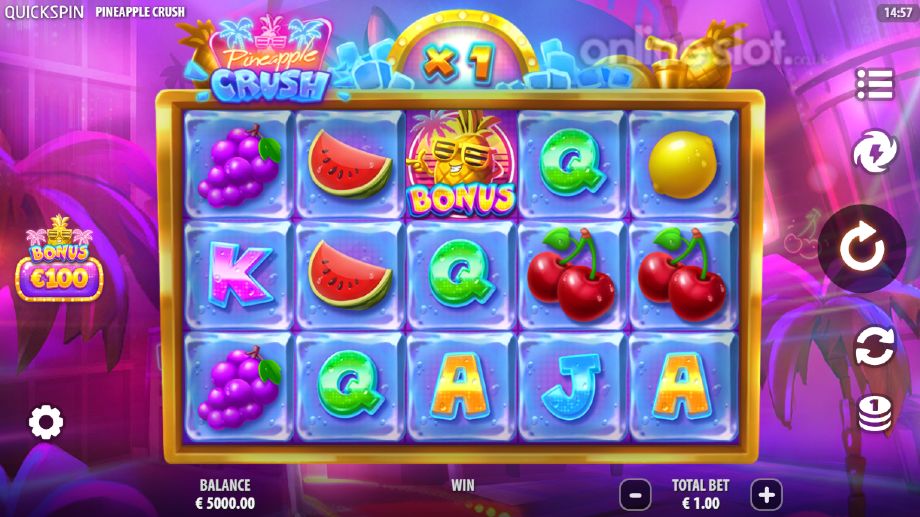This screenshot has height=517, width=920.
Task: Open the gear settings menu
Action: [46, 422]
